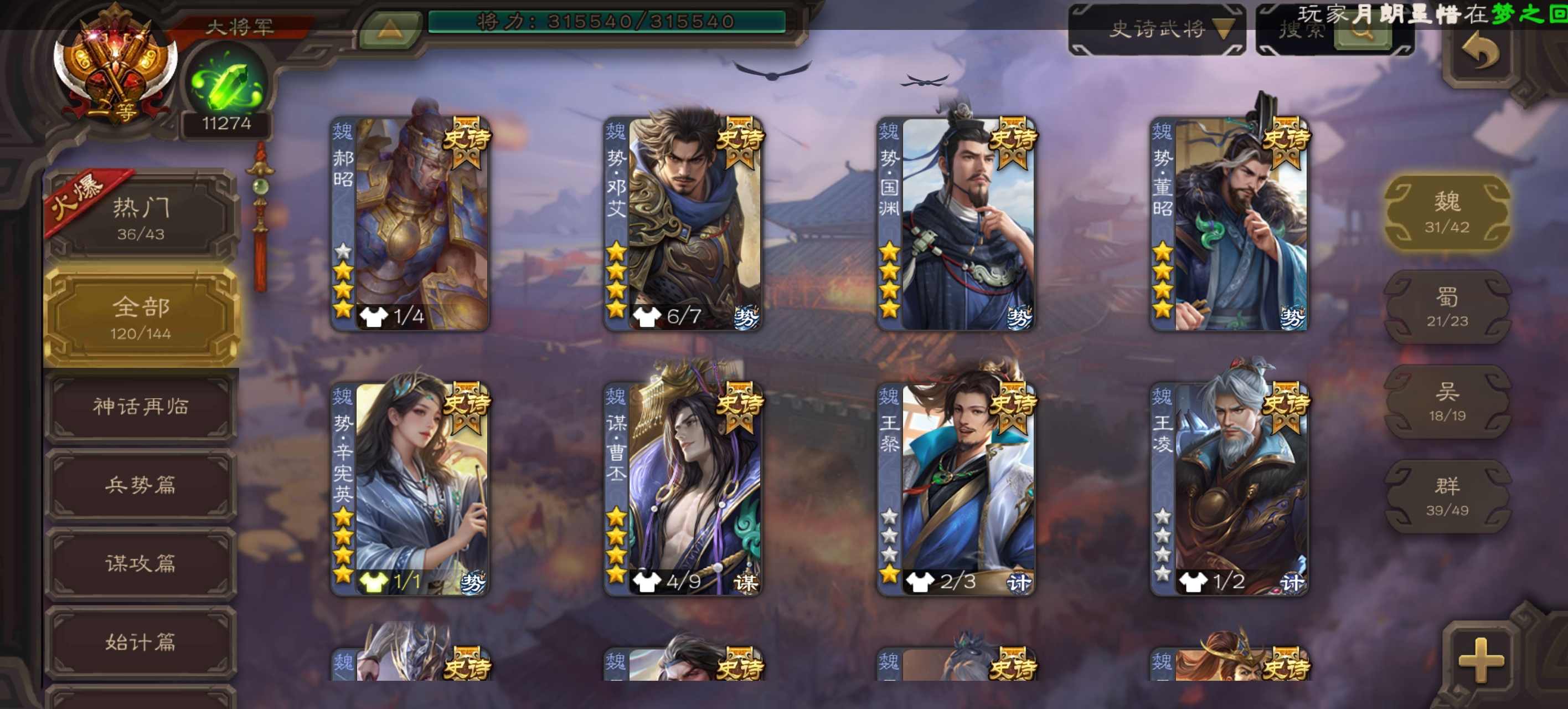
Task: Switch to the 热门 category tab
Action: pyautogui.click(x=141, y=218)
